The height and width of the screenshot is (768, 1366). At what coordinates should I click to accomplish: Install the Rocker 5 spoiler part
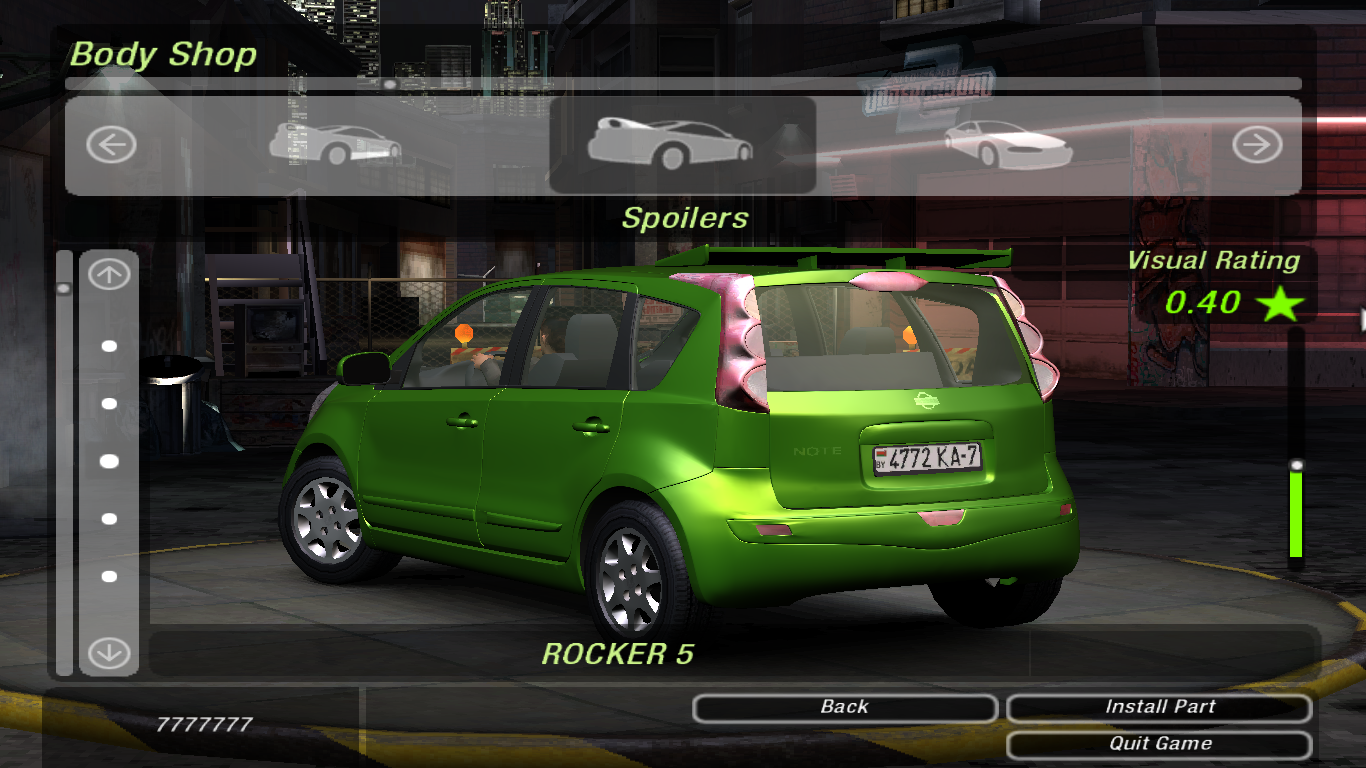[1159, 708]
